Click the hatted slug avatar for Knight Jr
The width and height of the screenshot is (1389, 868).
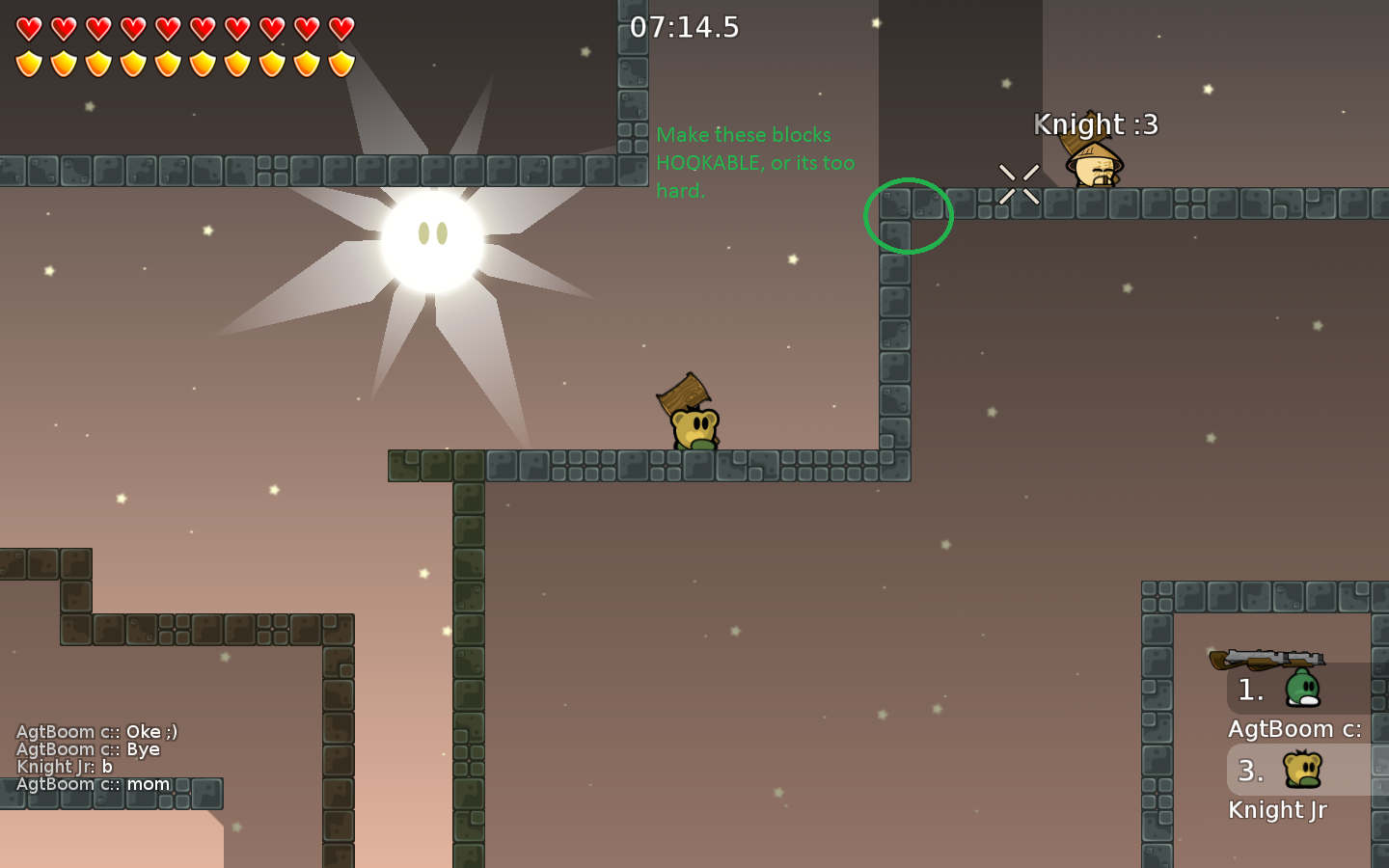pyautogui.click(x=1304, y=770)
